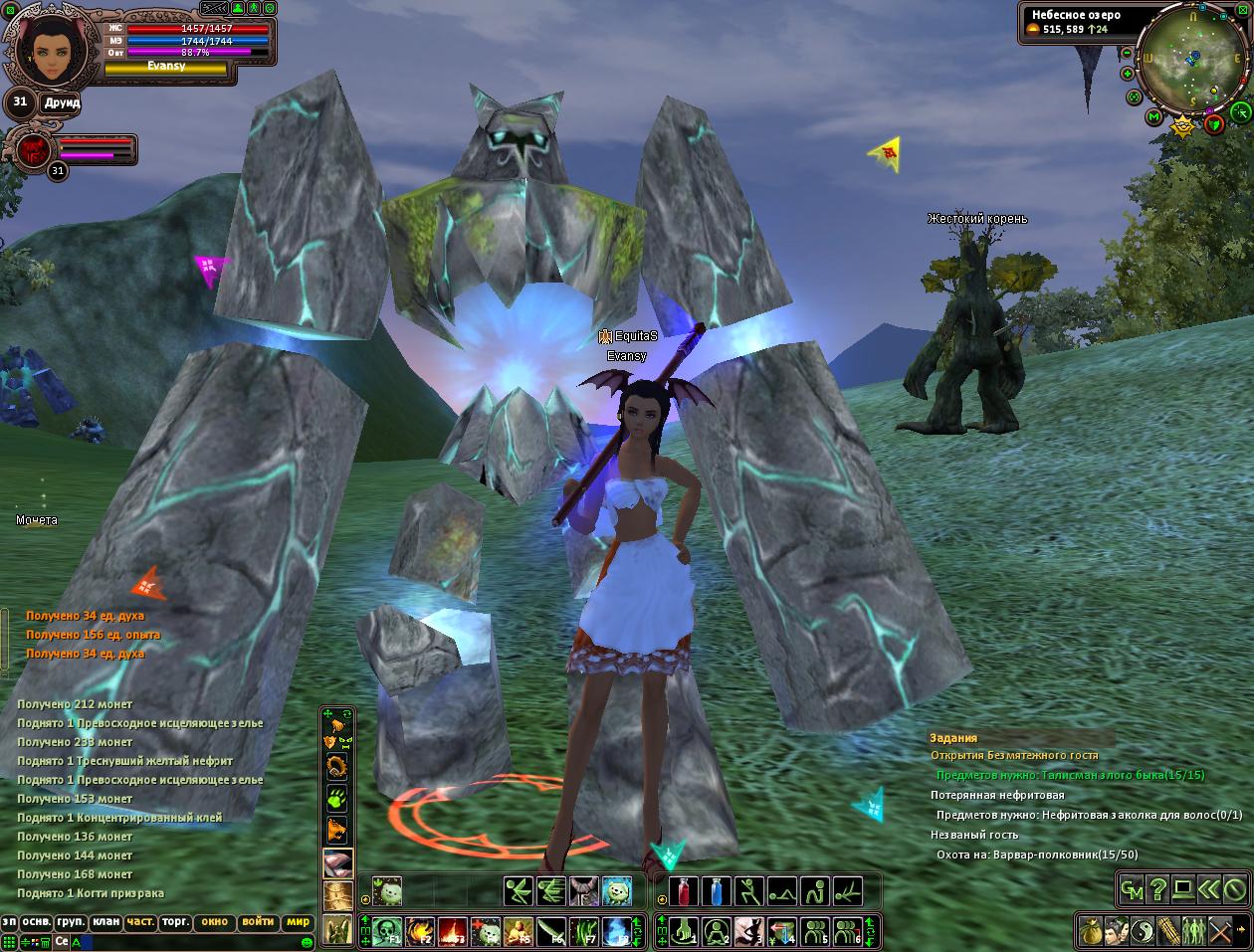The height and width of the screenshot is (952, 1254).
Task: Open the GM menu button
Action: click(1132, 888)
